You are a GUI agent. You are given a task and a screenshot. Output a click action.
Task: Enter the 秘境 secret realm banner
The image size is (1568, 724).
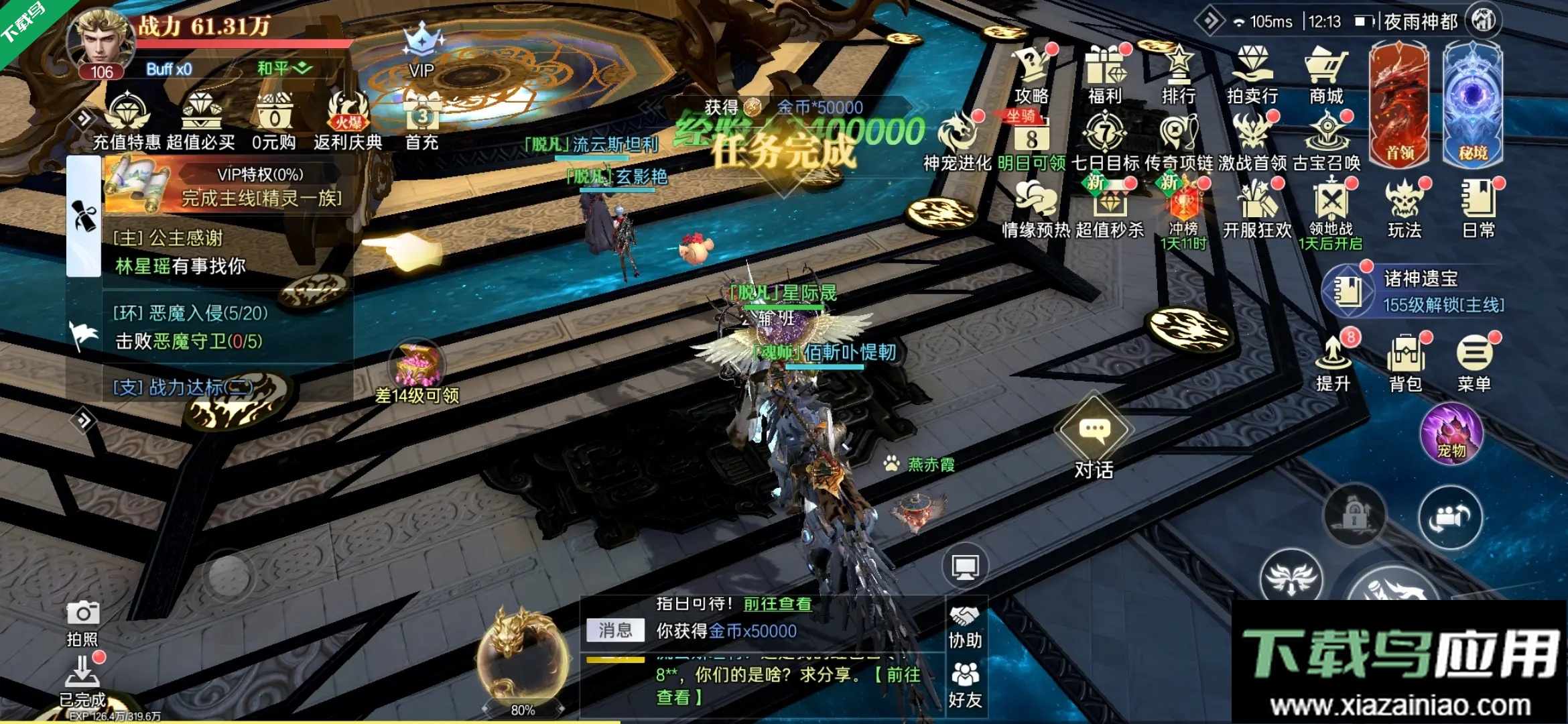point(1473,104)
